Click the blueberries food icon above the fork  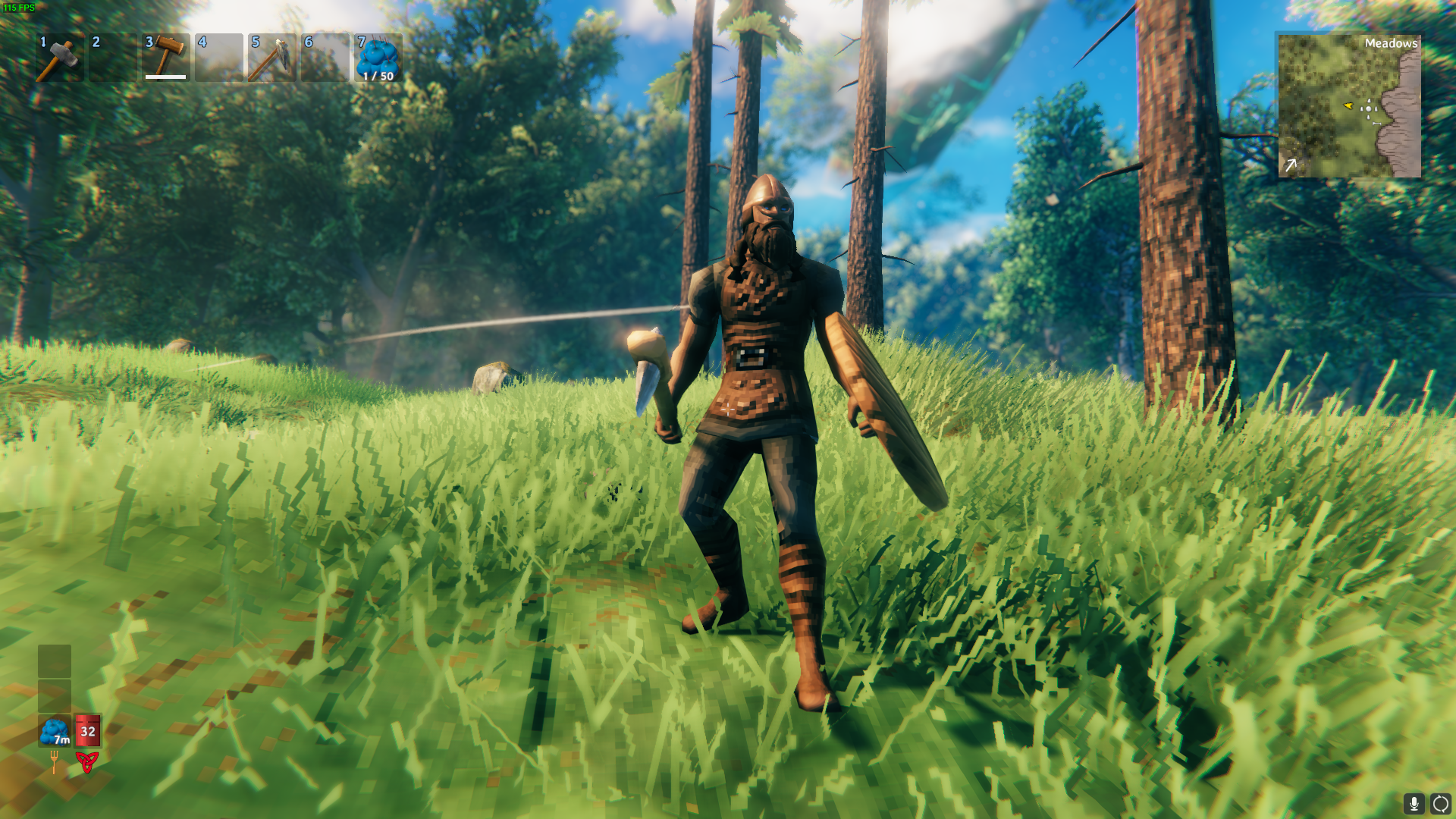tap(54, 730)
